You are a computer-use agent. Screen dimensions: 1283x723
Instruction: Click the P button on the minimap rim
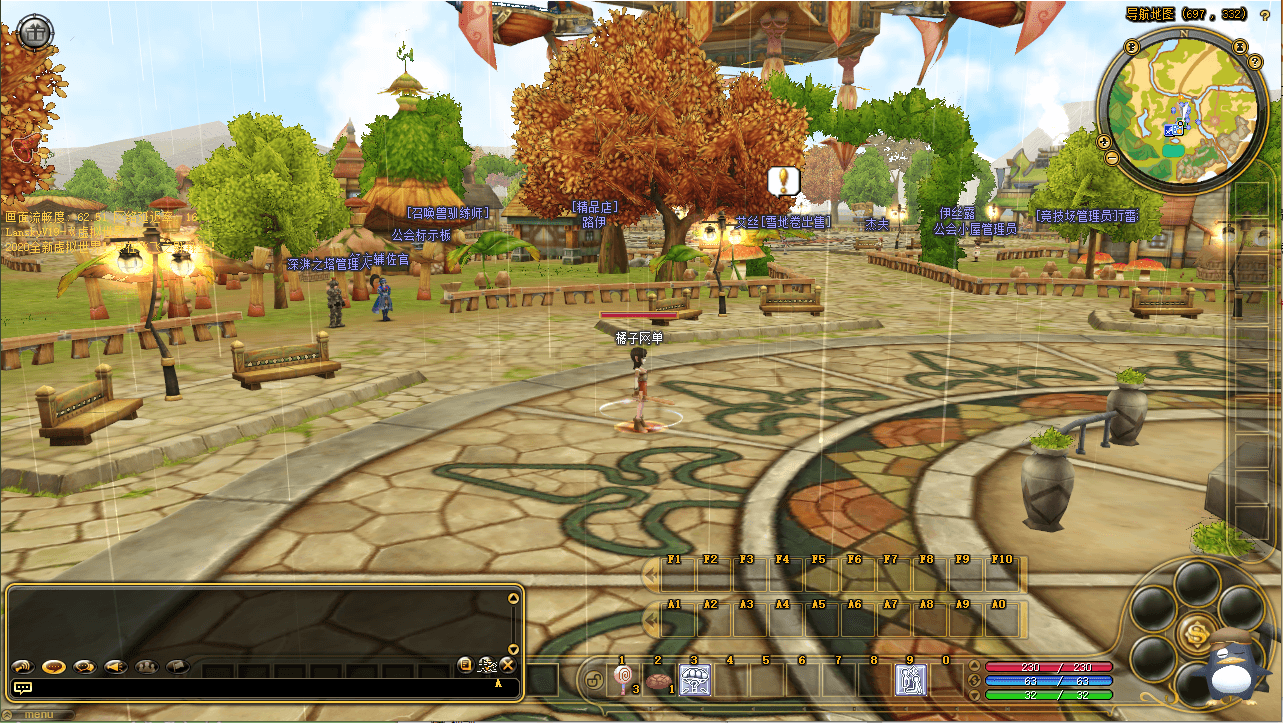[x=1132, y=46]
